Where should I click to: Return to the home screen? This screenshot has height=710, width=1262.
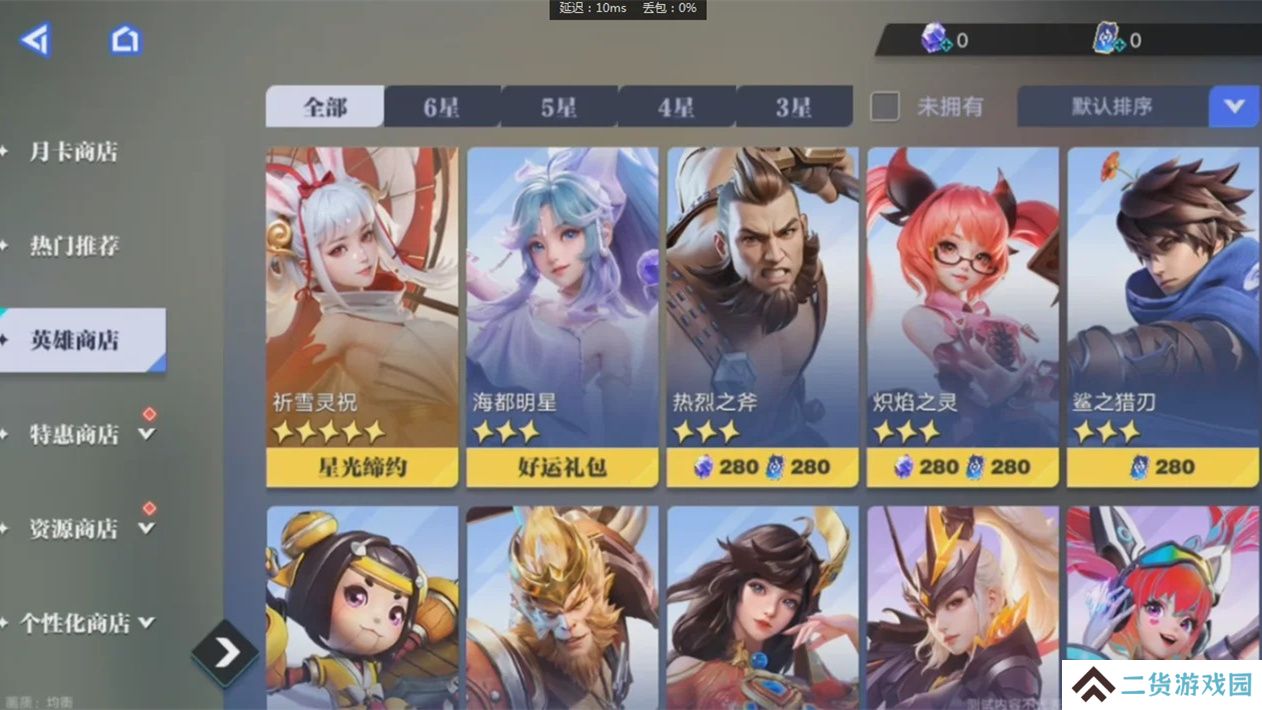[x=125, y=40]
